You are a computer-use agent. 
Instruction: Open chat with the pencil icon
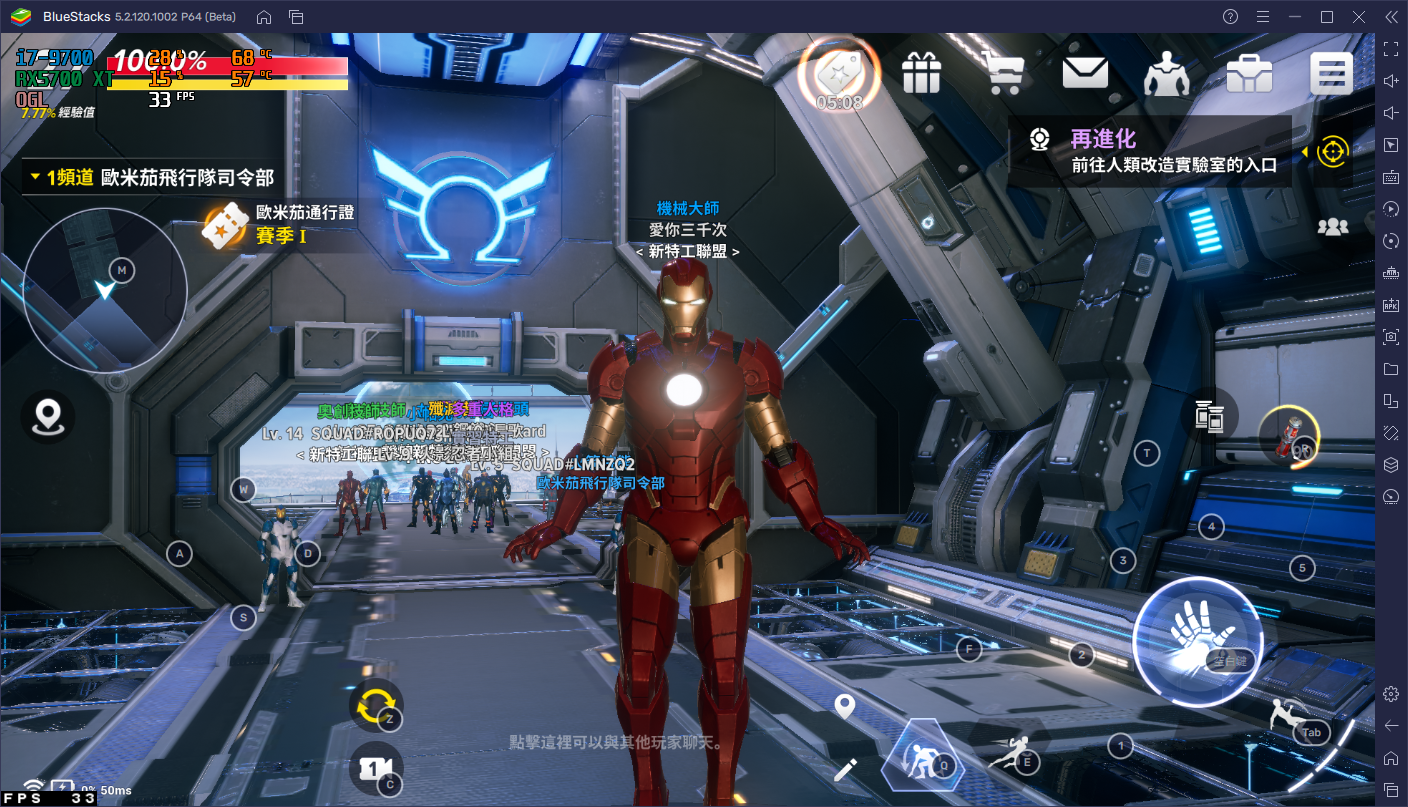[846, 769]
